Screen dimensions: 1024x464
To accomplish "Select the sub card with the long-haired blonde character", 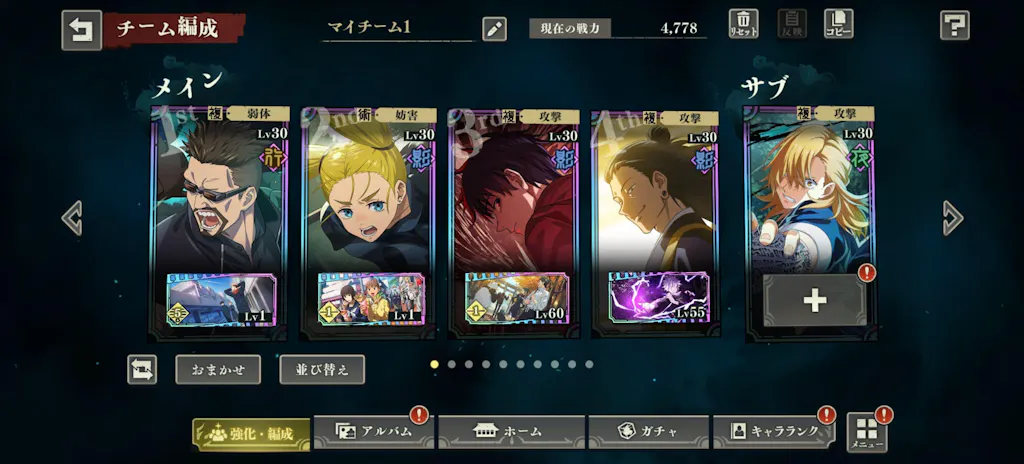I will [810, 190].
